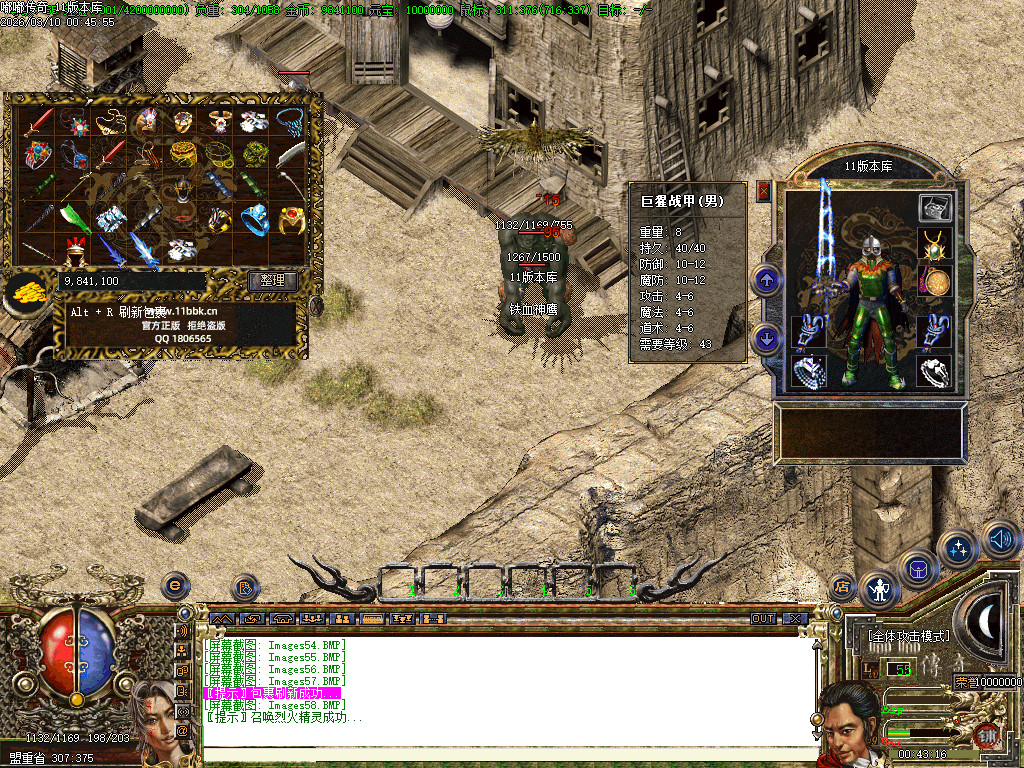
Task: Close the character equipment panel with the red X
Action: point(764,190)
